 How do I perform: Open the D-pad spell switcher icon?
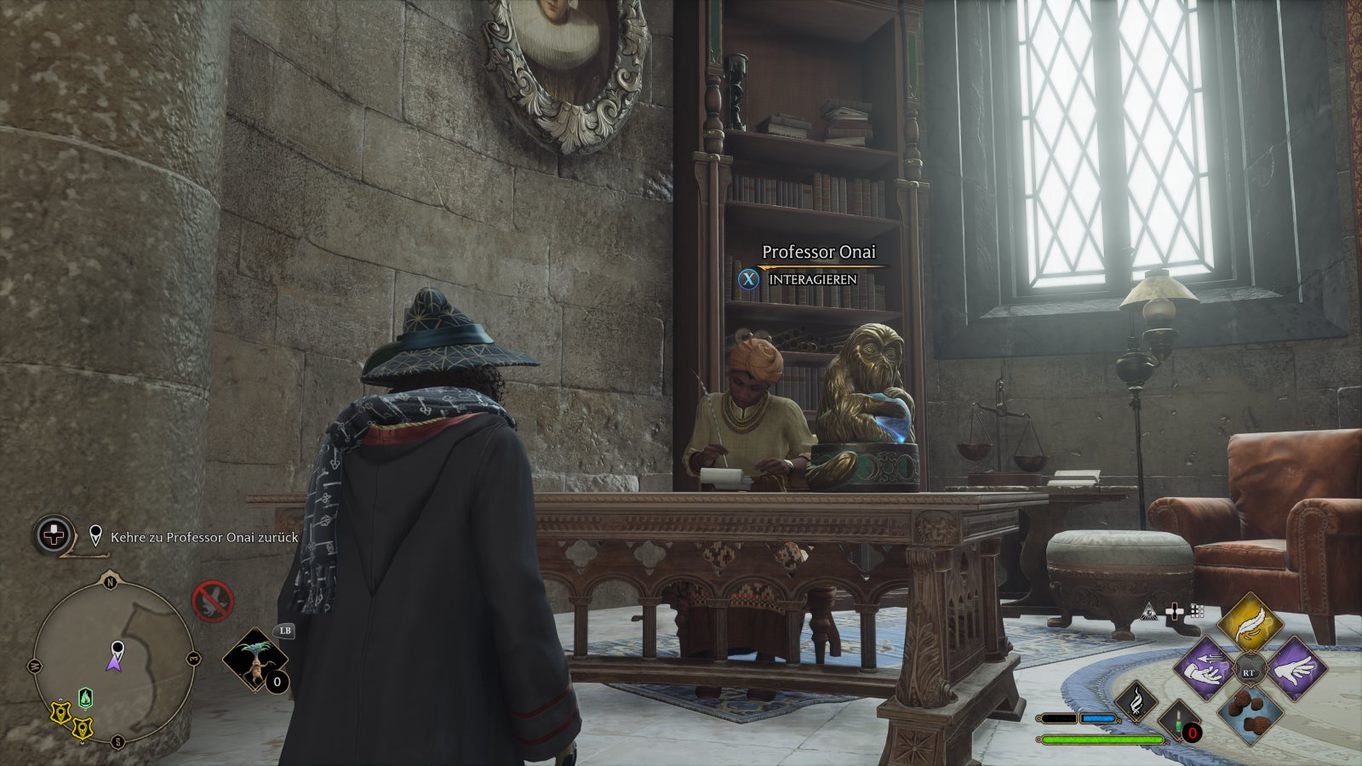pos(1174,611)
